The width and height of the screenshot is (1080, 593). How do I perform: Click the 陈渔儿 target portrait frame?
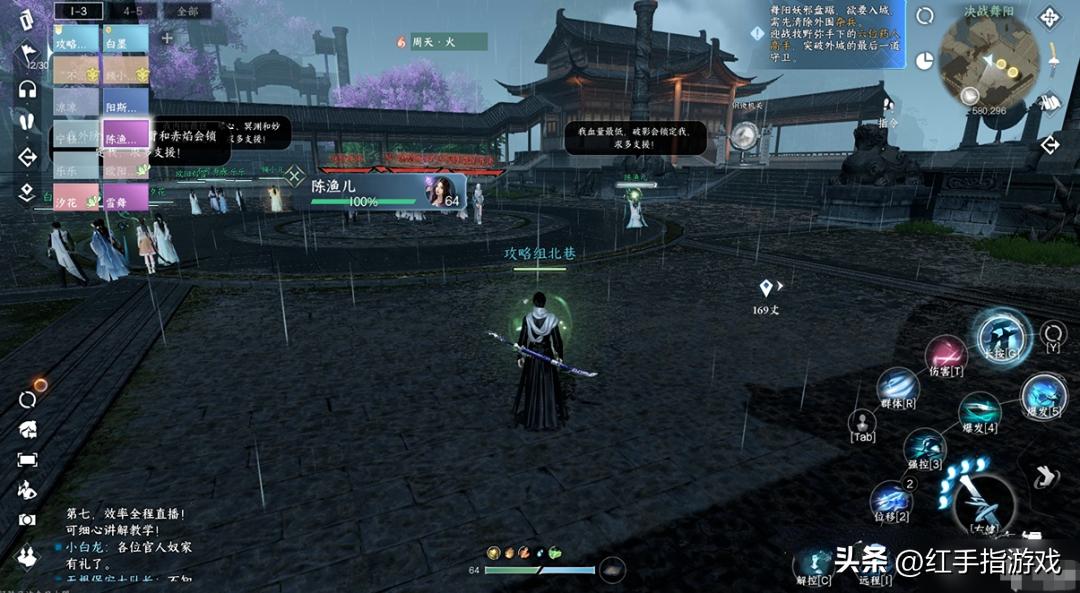click(x=388, y=191)
